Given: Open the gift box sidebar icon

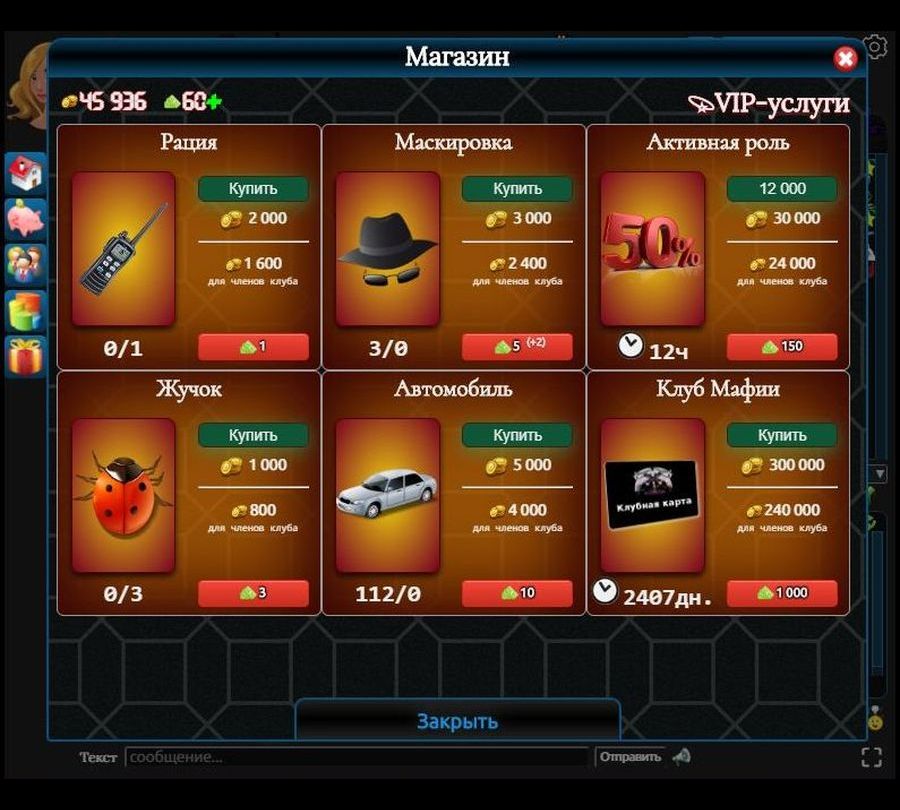Looking at the screenshot, I should point(25,355).
